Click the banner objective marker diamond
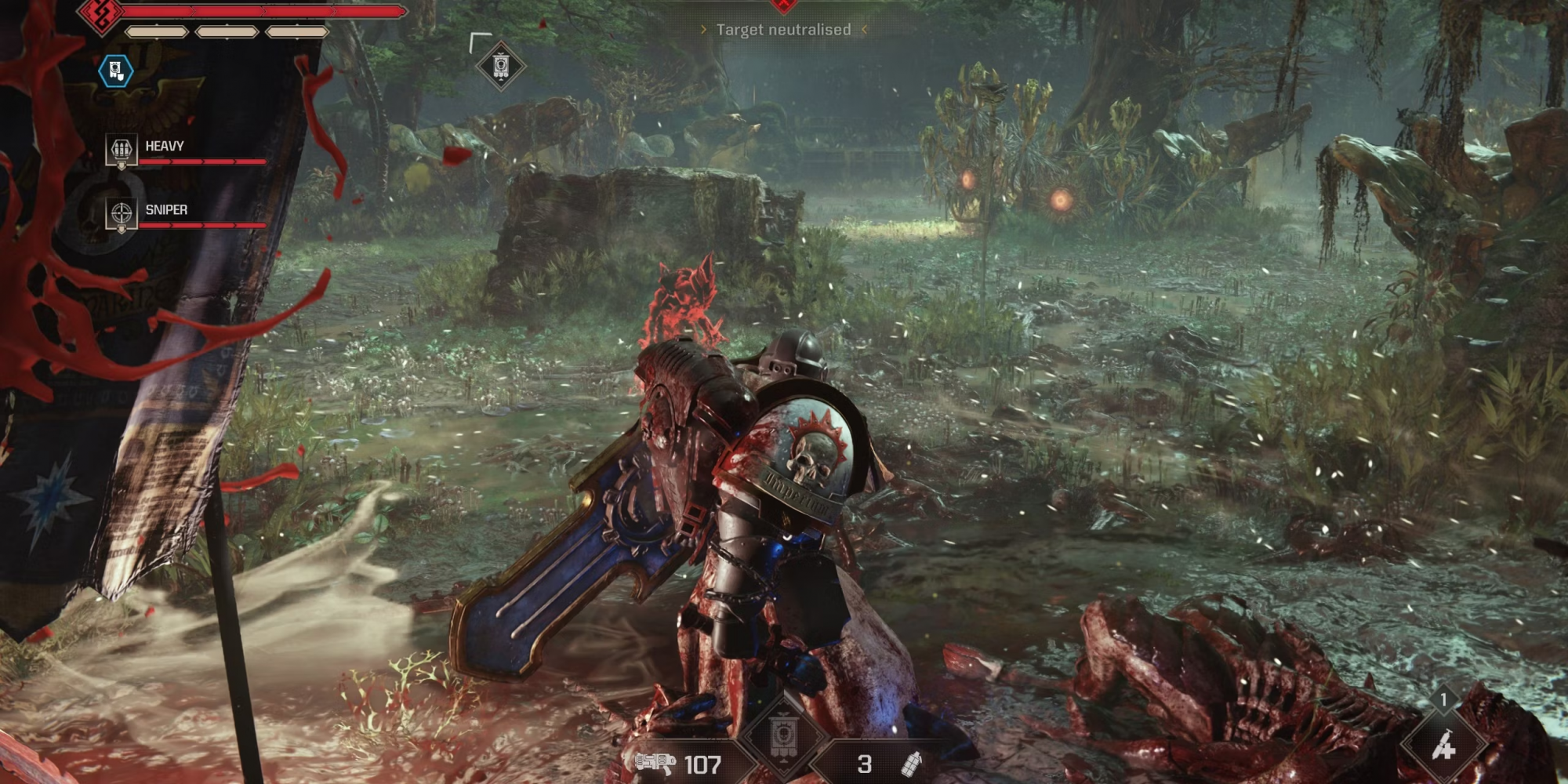1568x784 pixels. click(x=501, y=65)
